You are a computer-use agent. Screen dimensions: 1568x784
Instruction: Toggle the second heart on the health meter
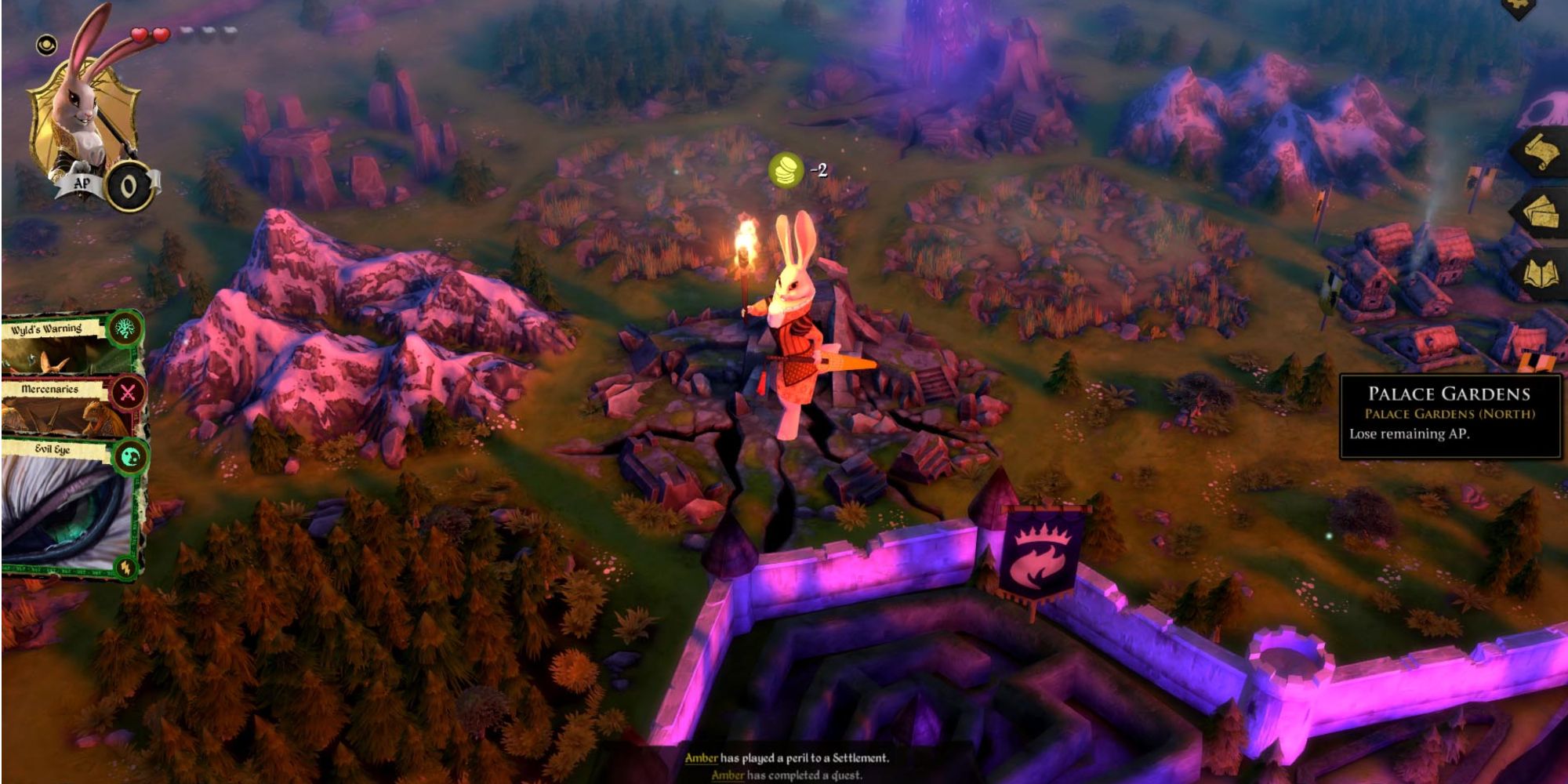point(162,33)
